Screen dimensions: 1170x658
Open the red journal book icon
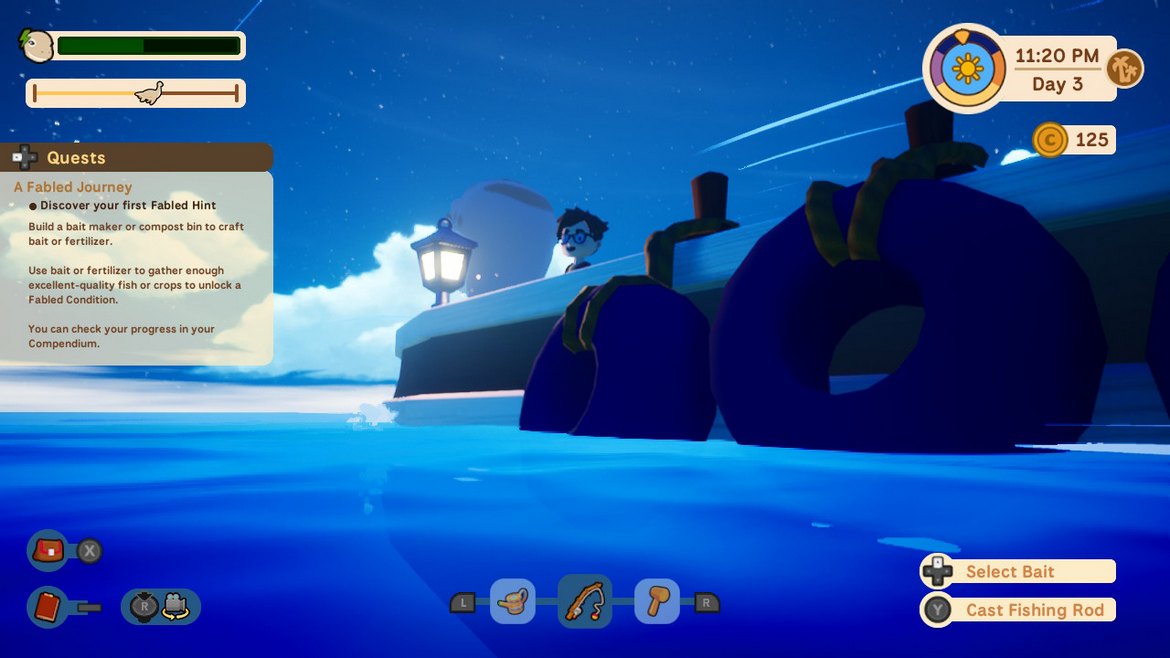[47, 607]
